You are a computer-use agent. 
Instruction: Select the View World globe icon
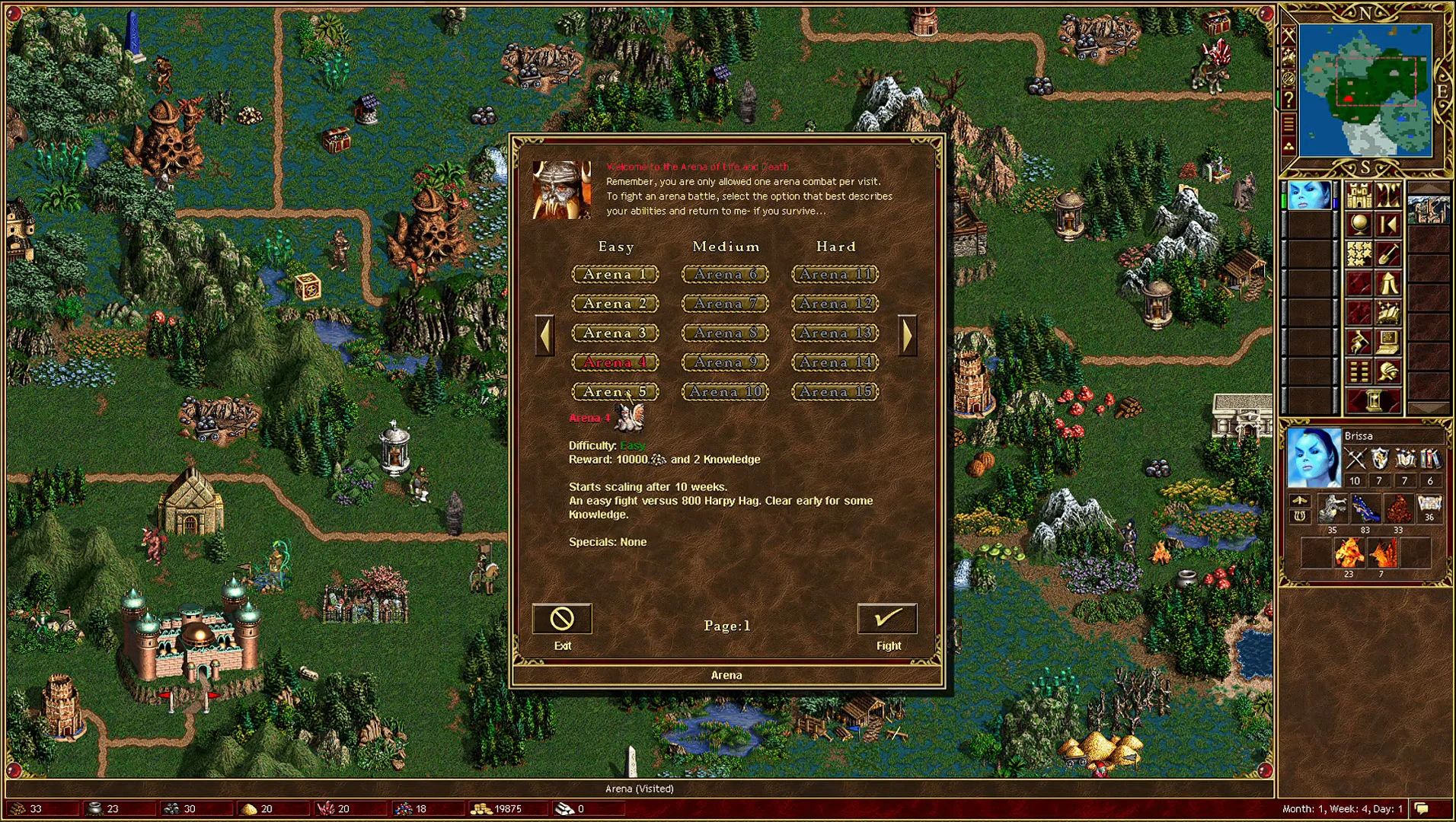click(x=1358, y=225)
